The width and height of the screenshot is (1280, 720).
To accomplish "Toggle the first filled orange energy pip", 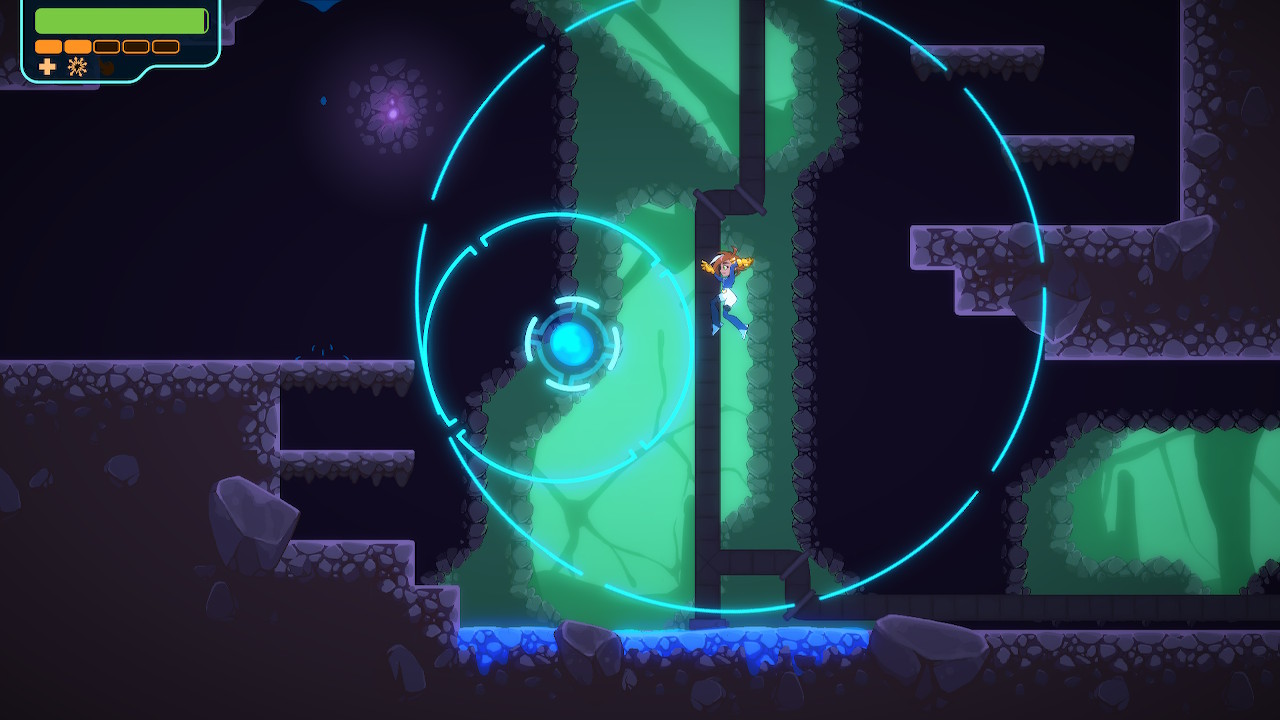I will [48, 46].
